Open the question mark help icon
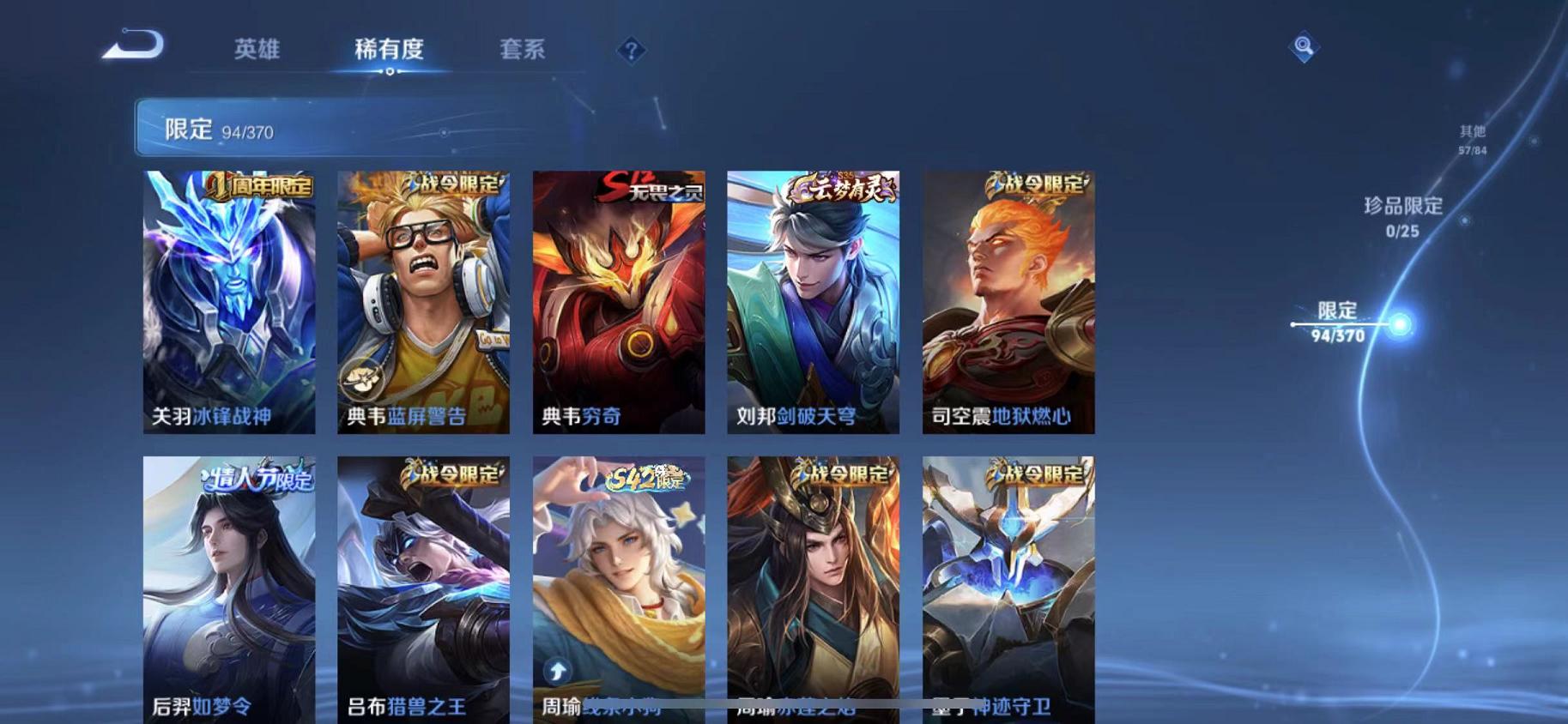 (x=631, y=51)
